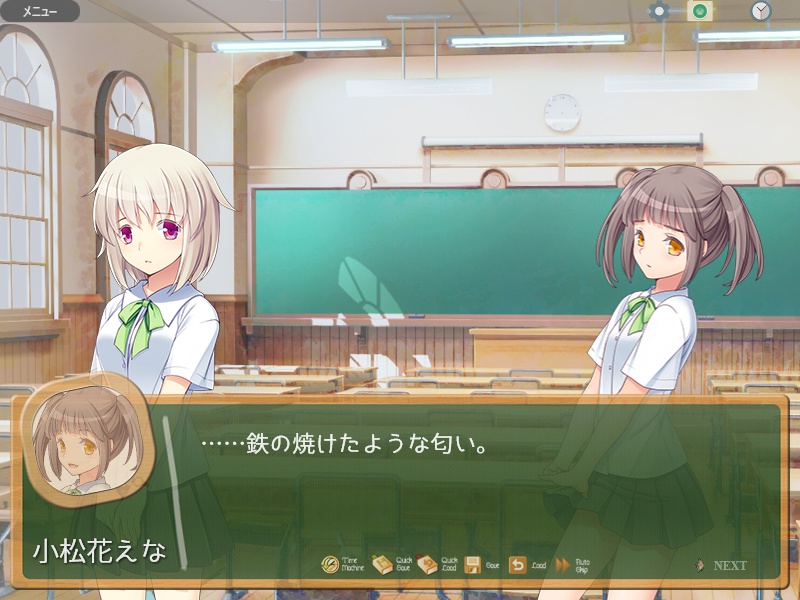Viewport: 800px width, 600px height.
Task: Click the green paw card icon
Action: [x=700, y=12]
